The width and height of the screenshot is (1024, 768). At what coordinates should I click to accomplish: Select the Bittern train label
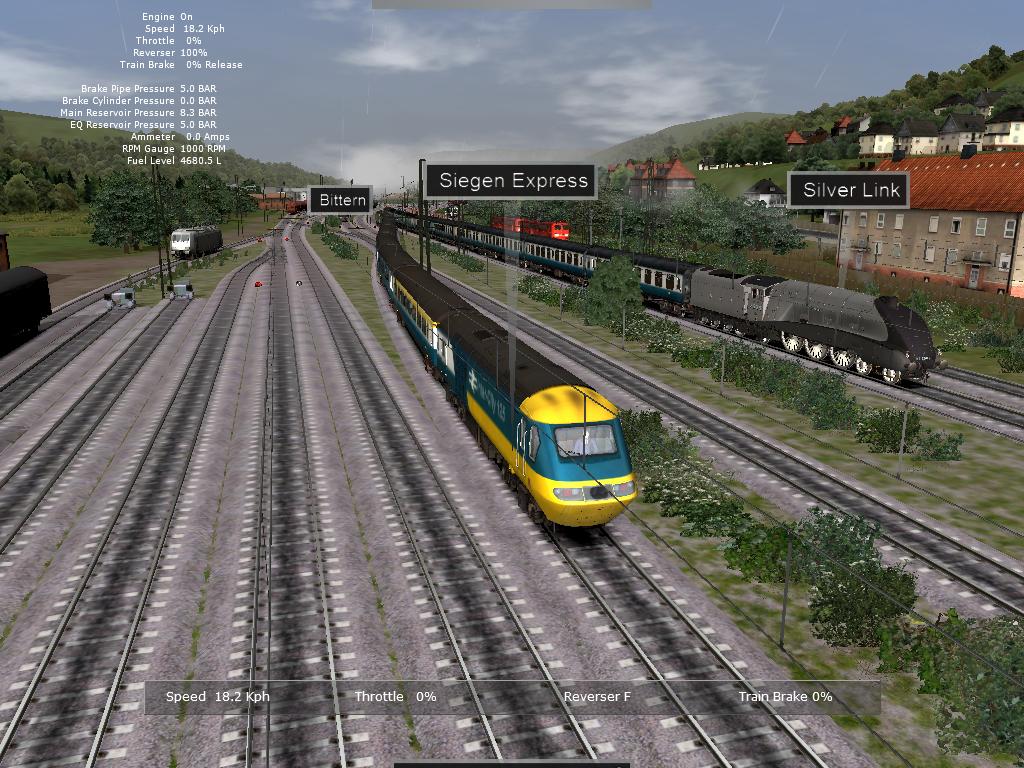coord(343,200)
